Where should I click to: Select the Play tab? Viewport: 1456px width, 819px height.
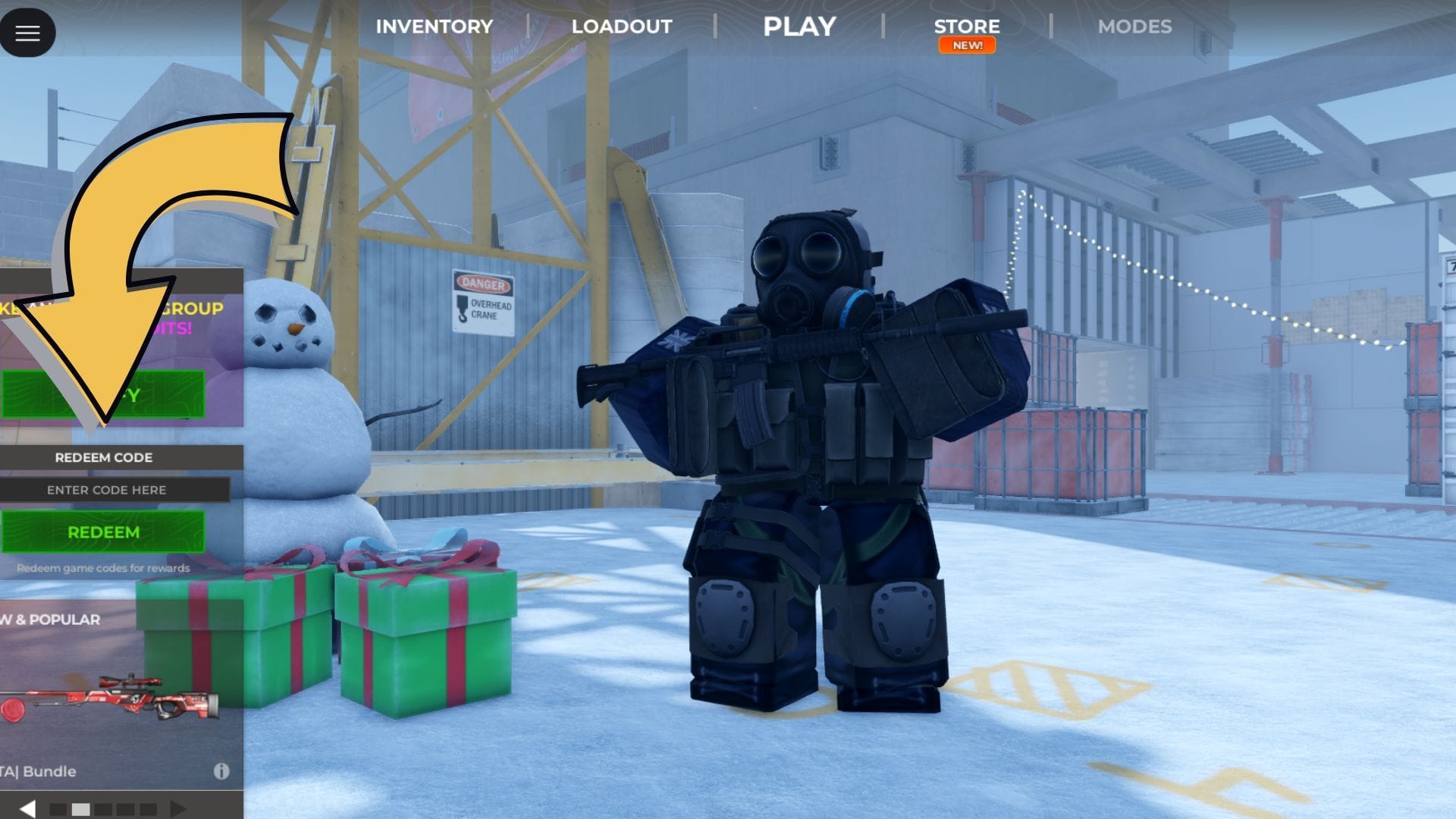coord(799,26)
